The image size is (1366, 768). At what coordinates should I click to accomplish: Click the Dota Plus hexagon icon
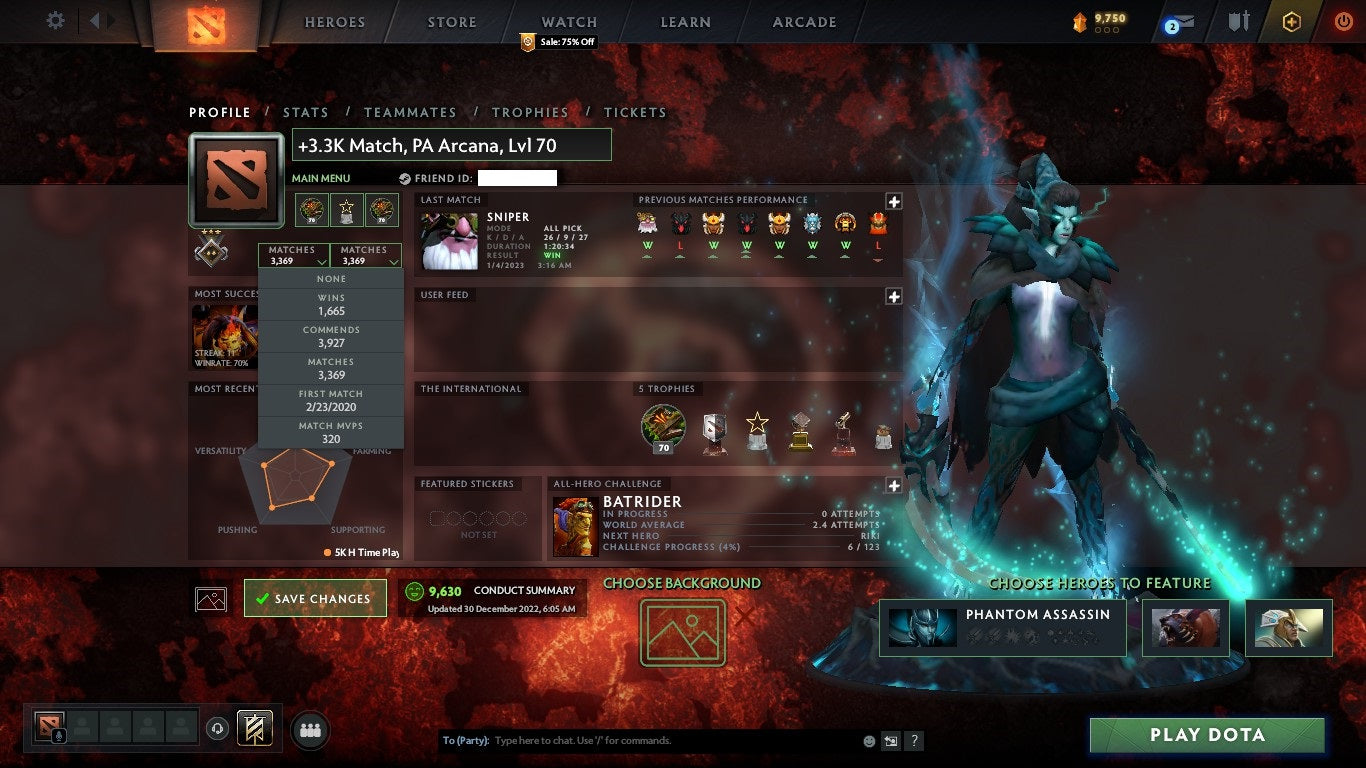(x=1290, y=21)
